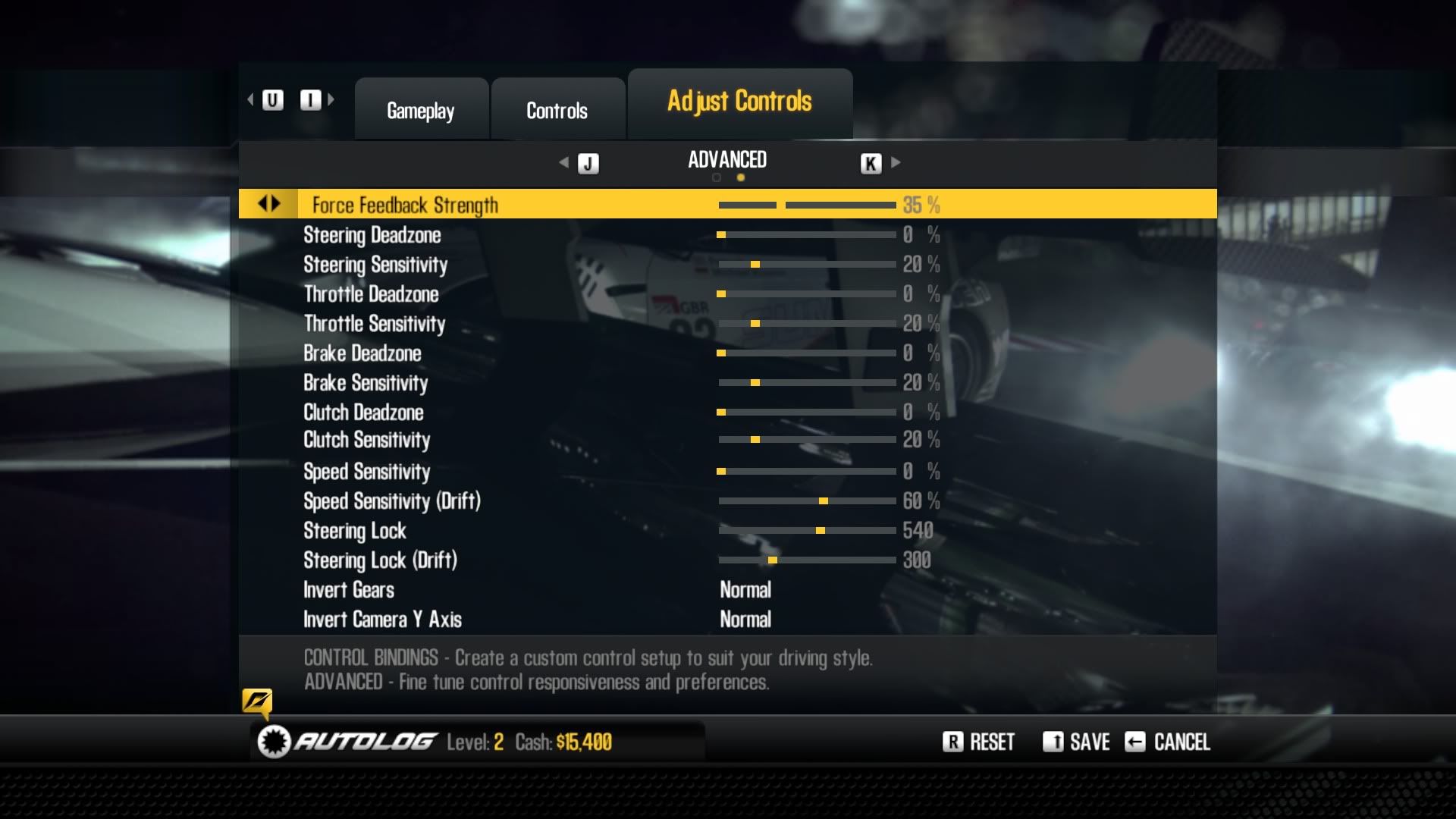Click the Force Feedback Strength slider
Screen dimensions: 1456x819
coord(807,206)
